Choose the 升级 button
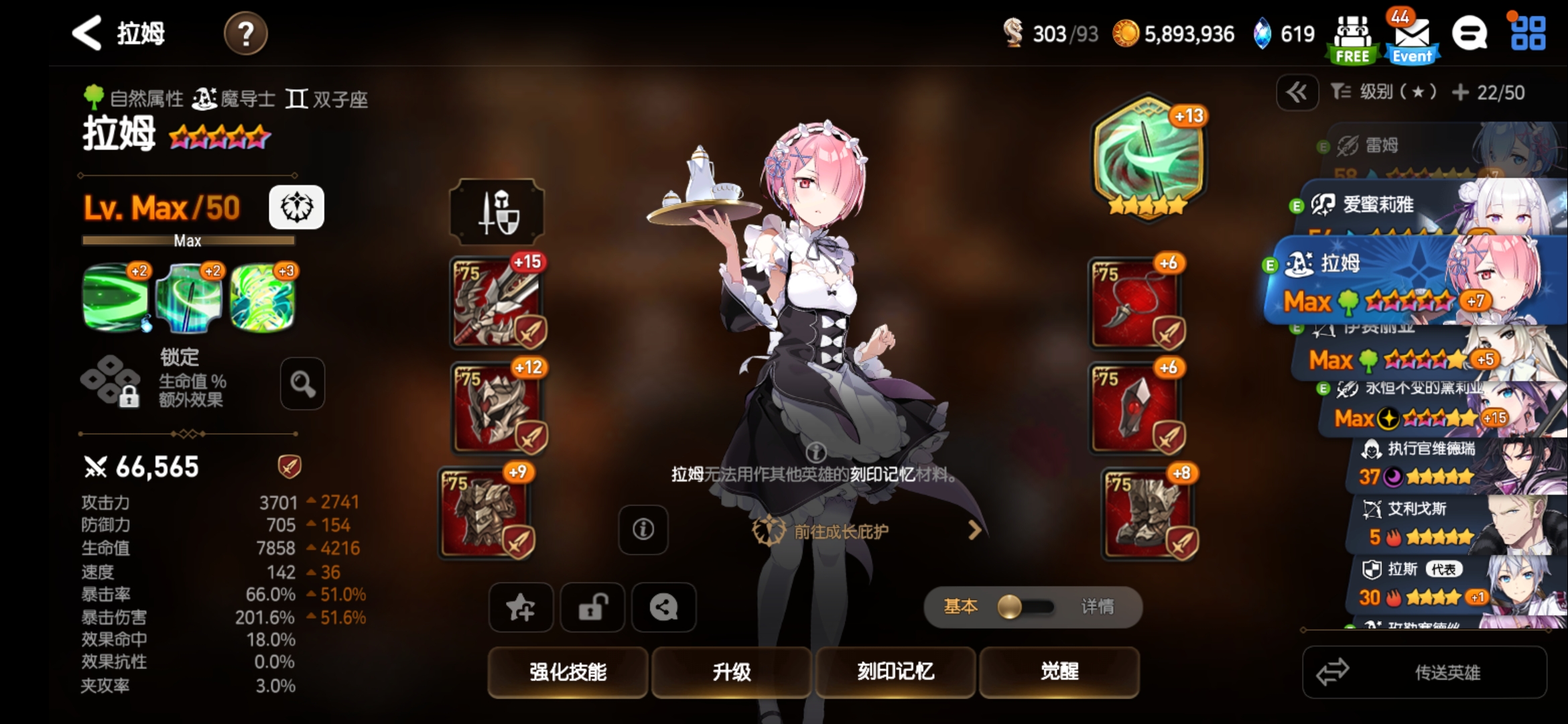The width and height of the screenshot is (1568, 724). click(x=731, y=672)
